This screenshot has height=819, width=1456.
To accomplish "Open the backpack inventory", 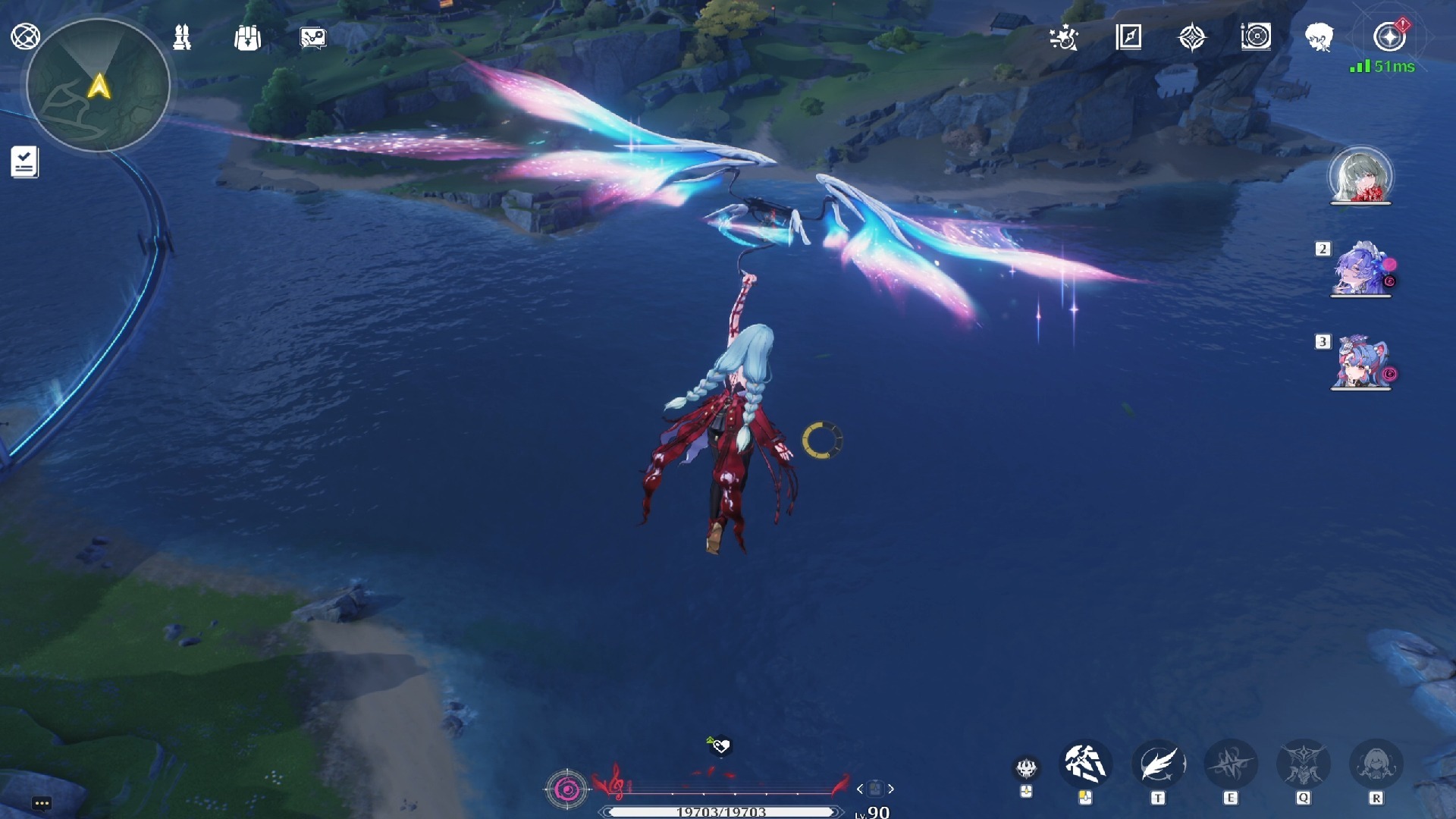I will tap(247, 37).
